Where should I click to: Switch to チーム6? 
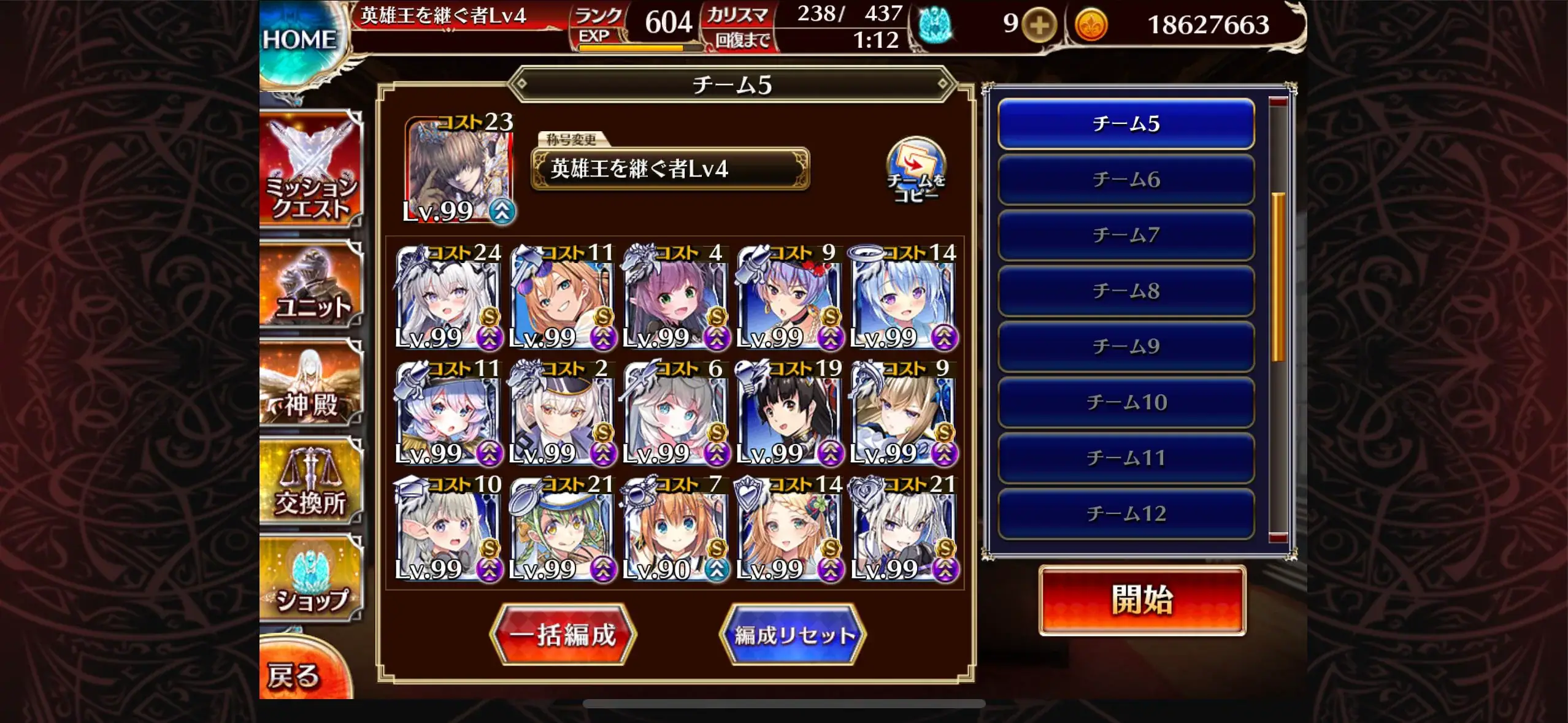(x=1125, y=180)
